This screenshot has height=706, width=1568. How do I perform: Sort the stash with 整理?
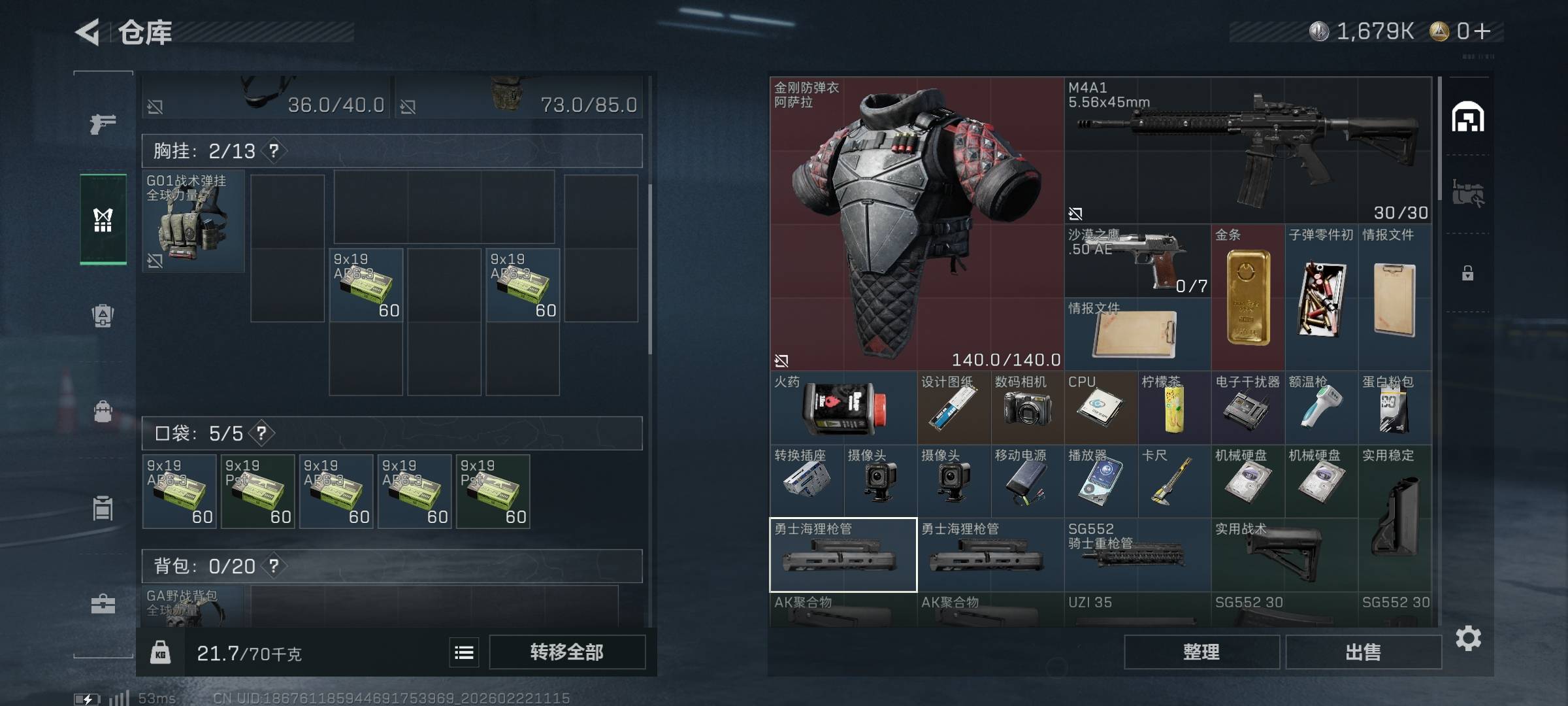(1201, 652)
